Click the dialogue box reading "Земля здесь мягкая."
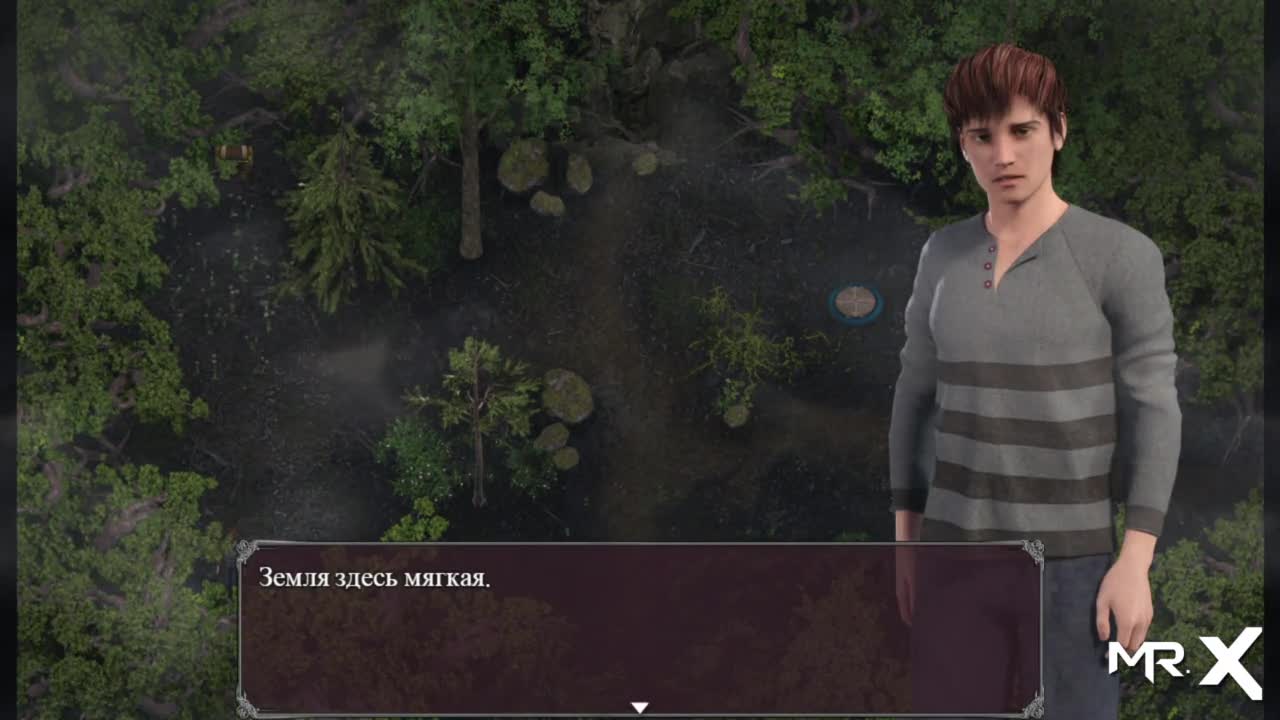Screen dimensions: 1280x720 [x=640, y=628]
